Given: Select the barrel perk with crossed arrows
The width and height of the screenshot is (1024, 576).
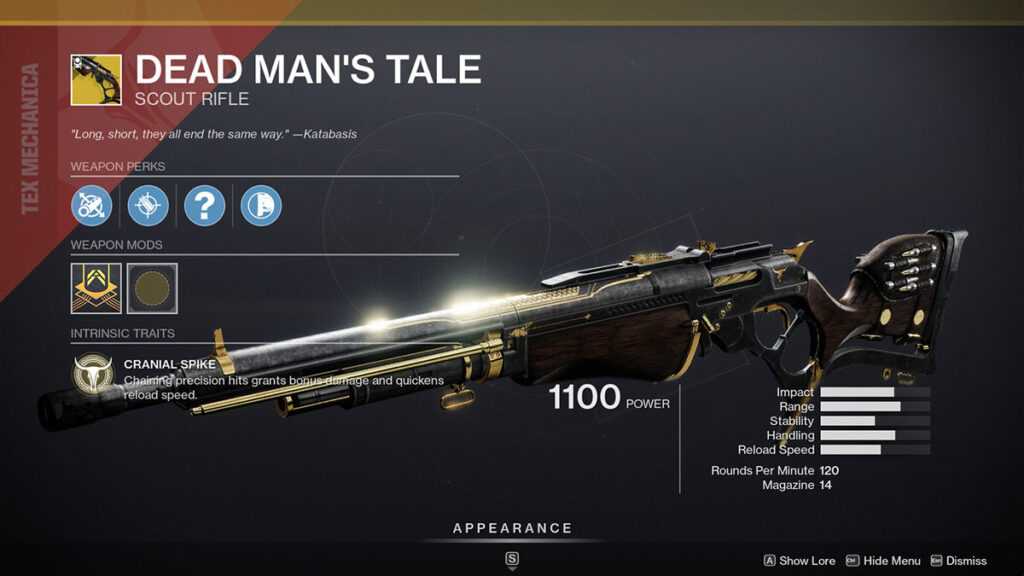Looking at the screenshot, I should click(91, 205).
